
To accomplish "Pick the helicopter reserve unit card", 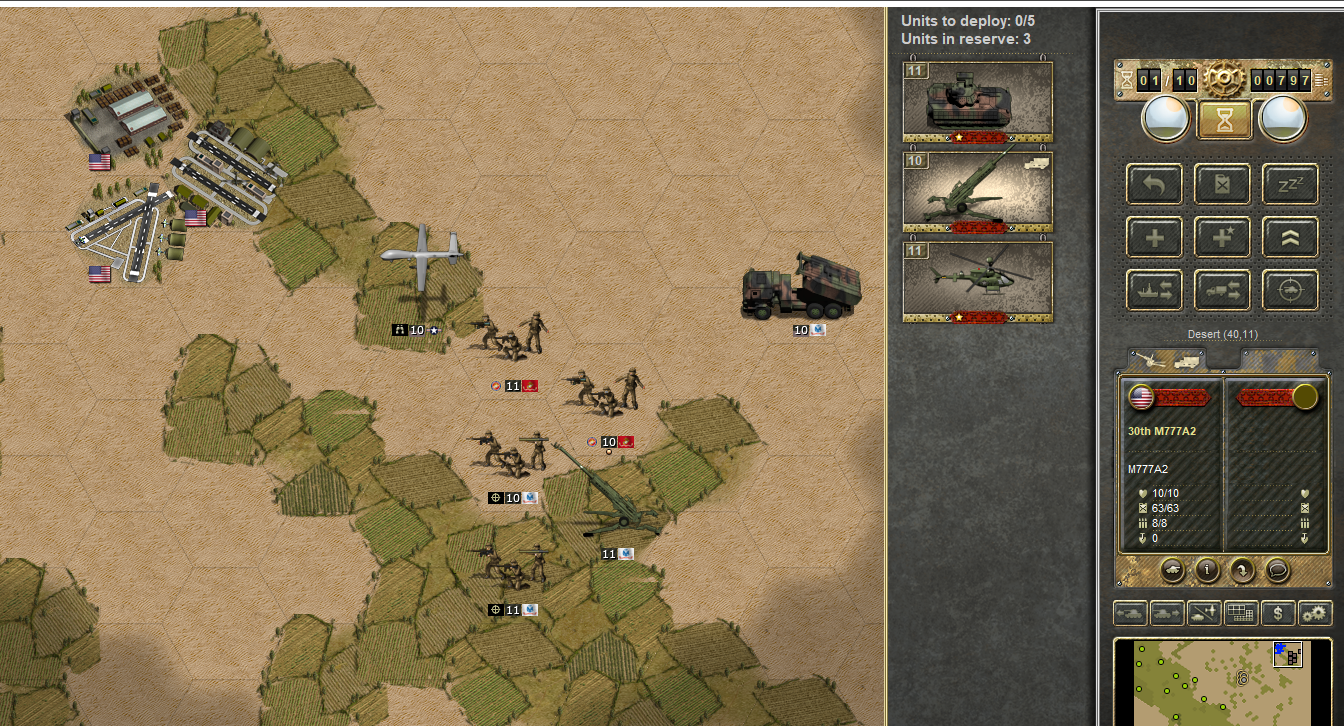I will point(978,282).
